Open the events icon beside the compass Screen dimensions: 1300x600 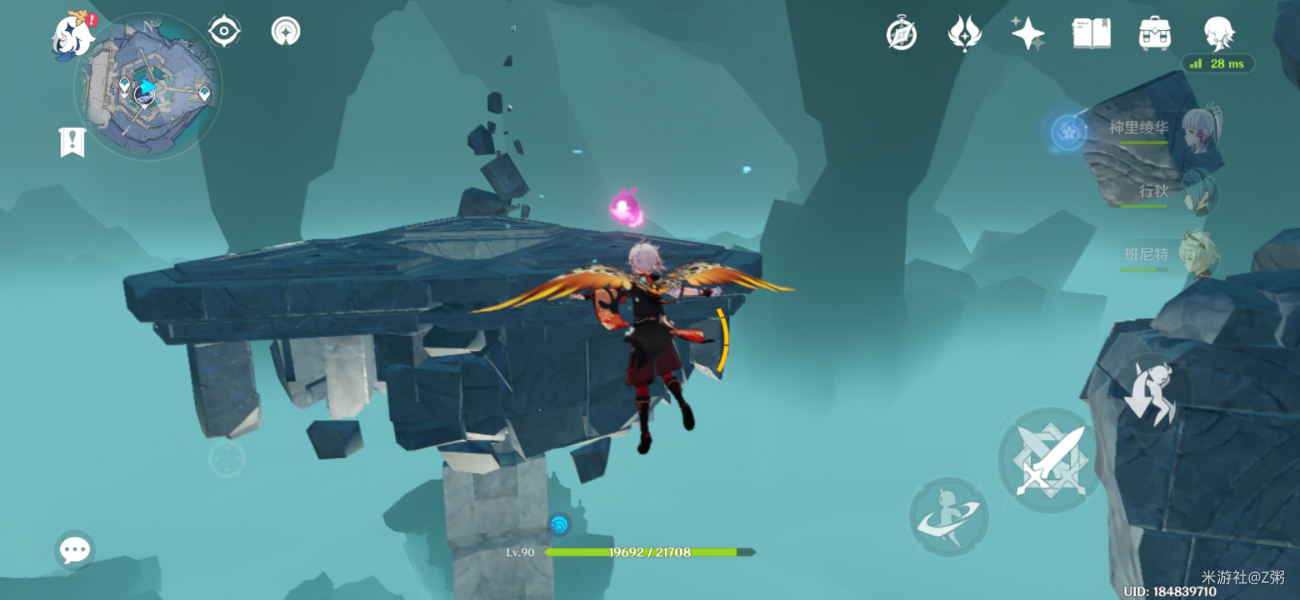pyautogui.click(x=964, y=34)
